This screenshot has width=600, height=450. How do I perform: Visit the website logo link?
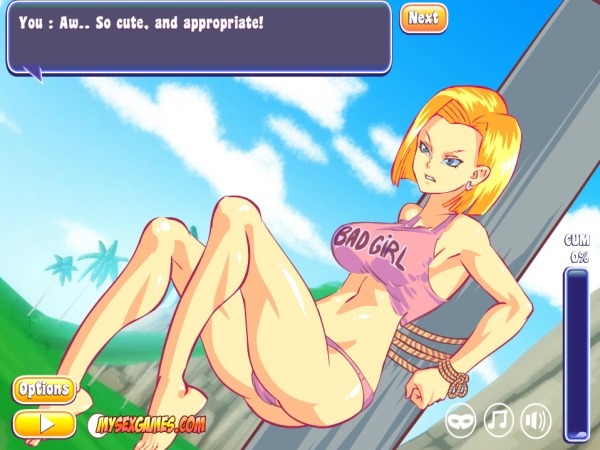coord(148,424)
